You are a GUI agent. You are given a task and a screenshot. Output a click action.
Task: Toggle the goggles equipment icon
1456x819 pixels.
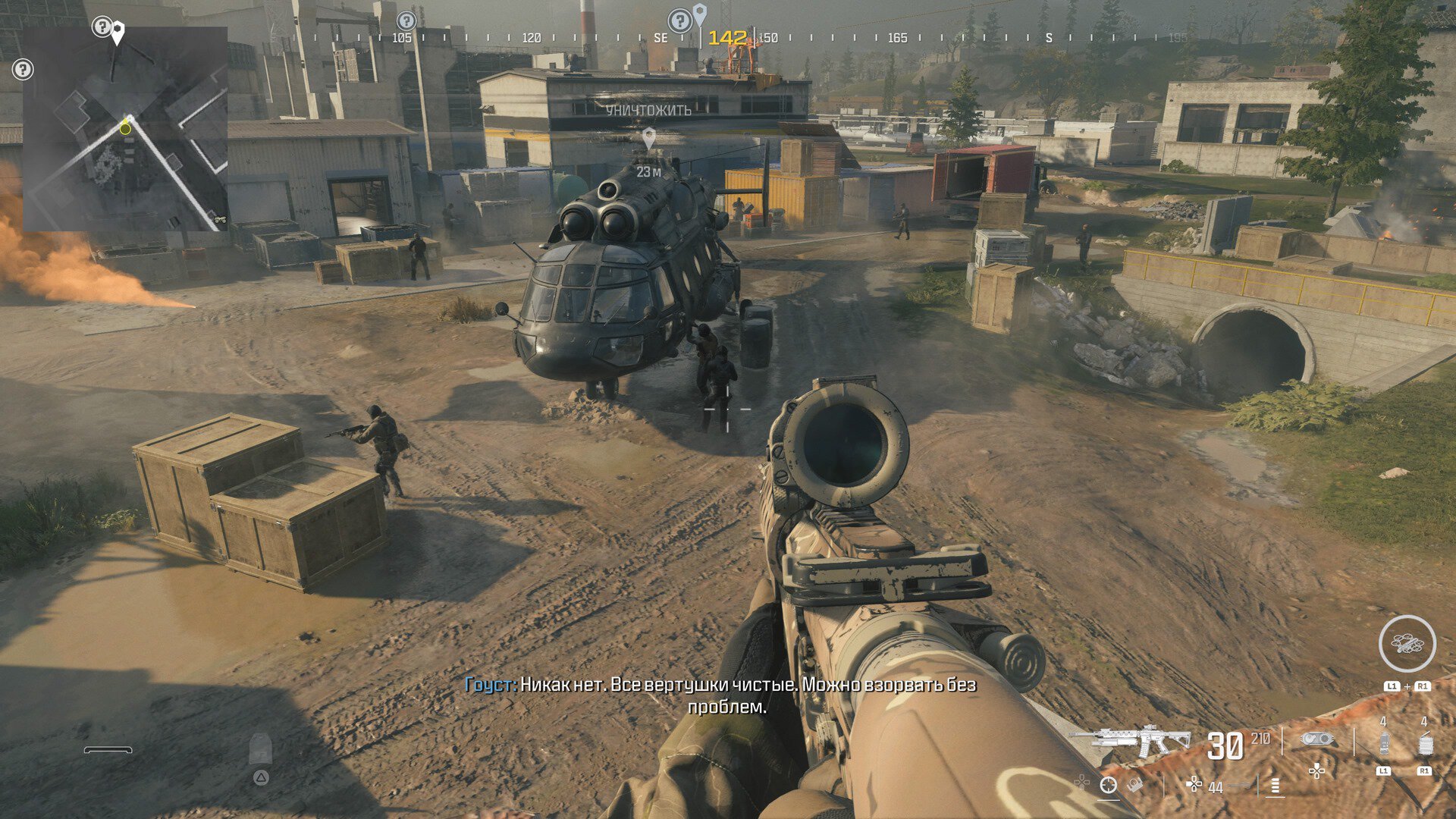[1317, 739]
